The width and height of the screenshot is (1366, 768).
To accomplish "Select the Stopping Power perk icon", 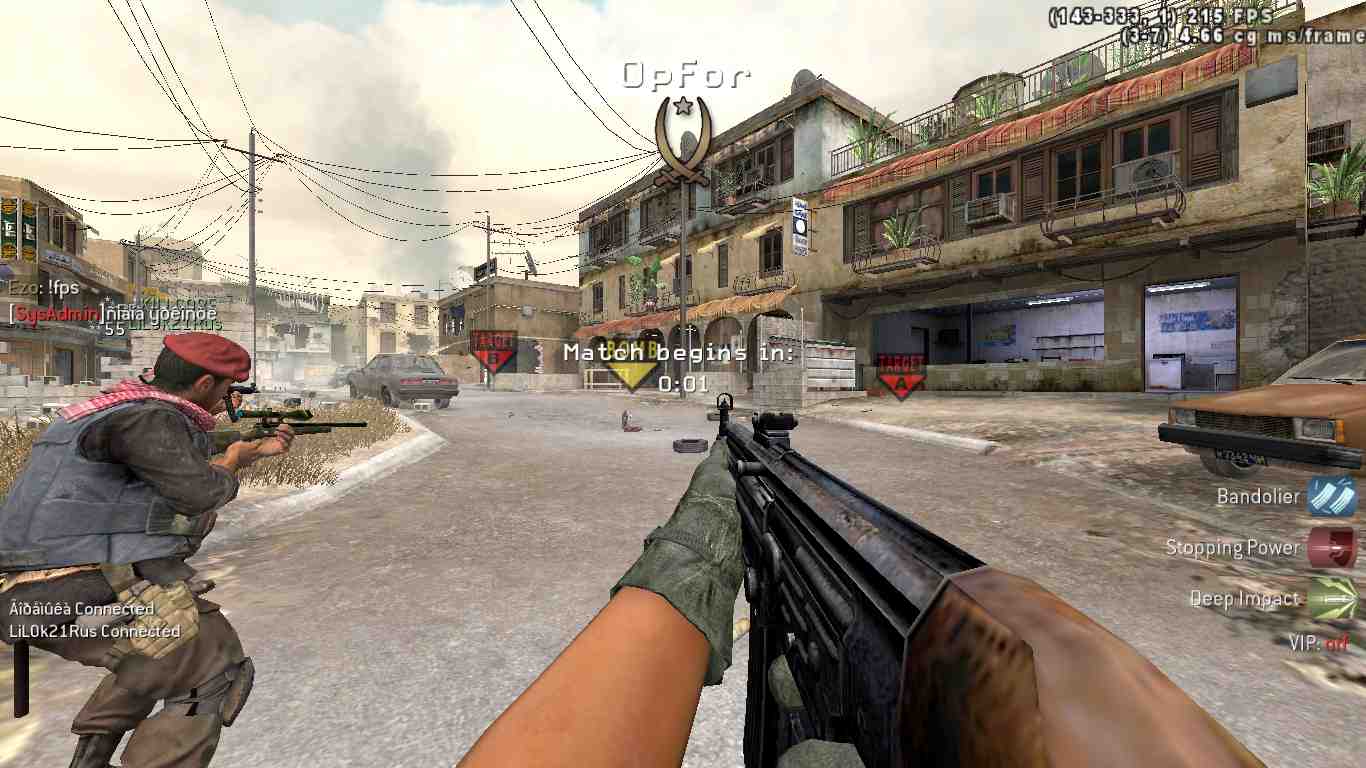I will (x=1331, y=547).
